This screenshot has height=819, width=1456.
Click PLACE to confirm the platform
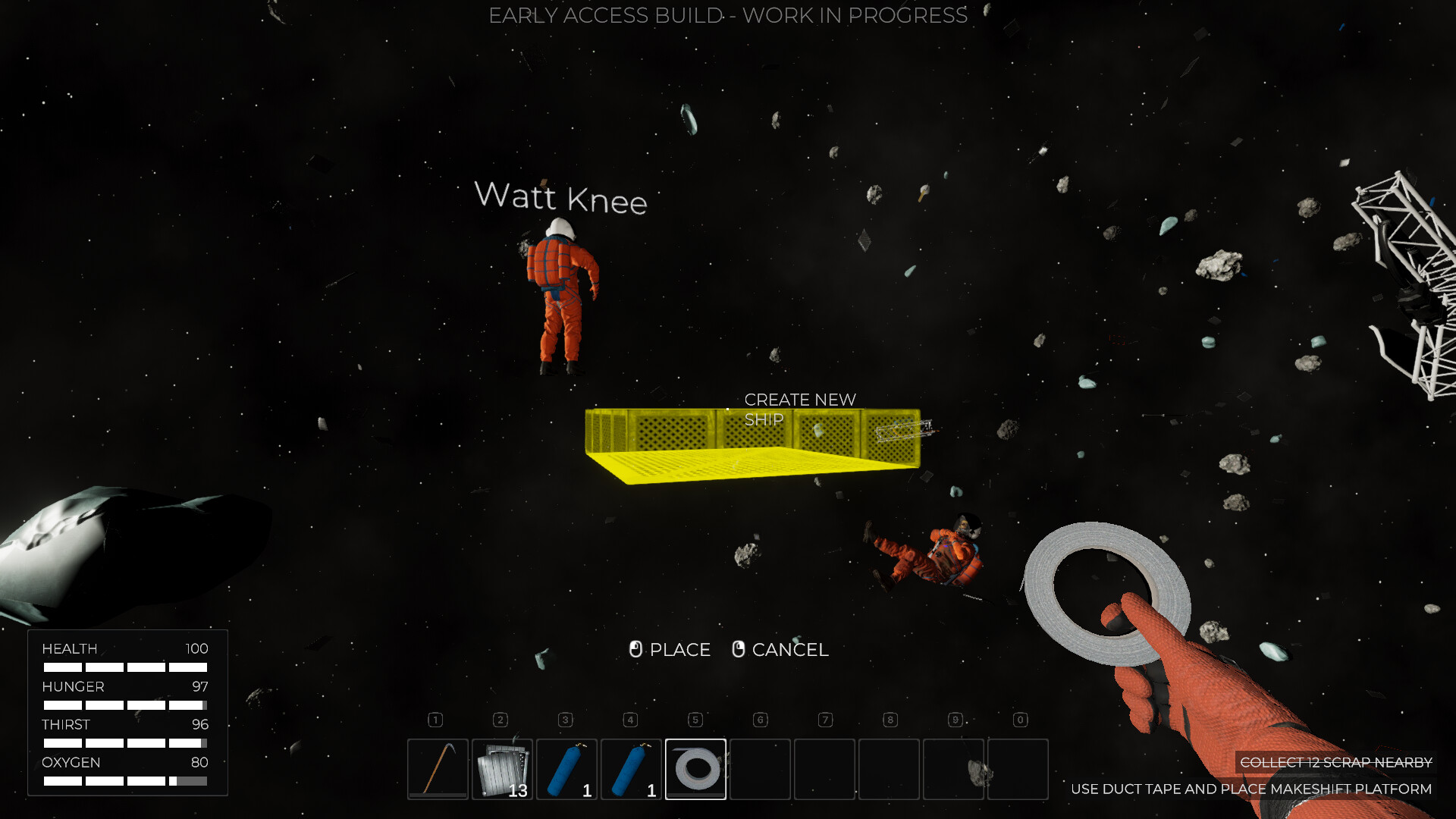click(679, 650)
